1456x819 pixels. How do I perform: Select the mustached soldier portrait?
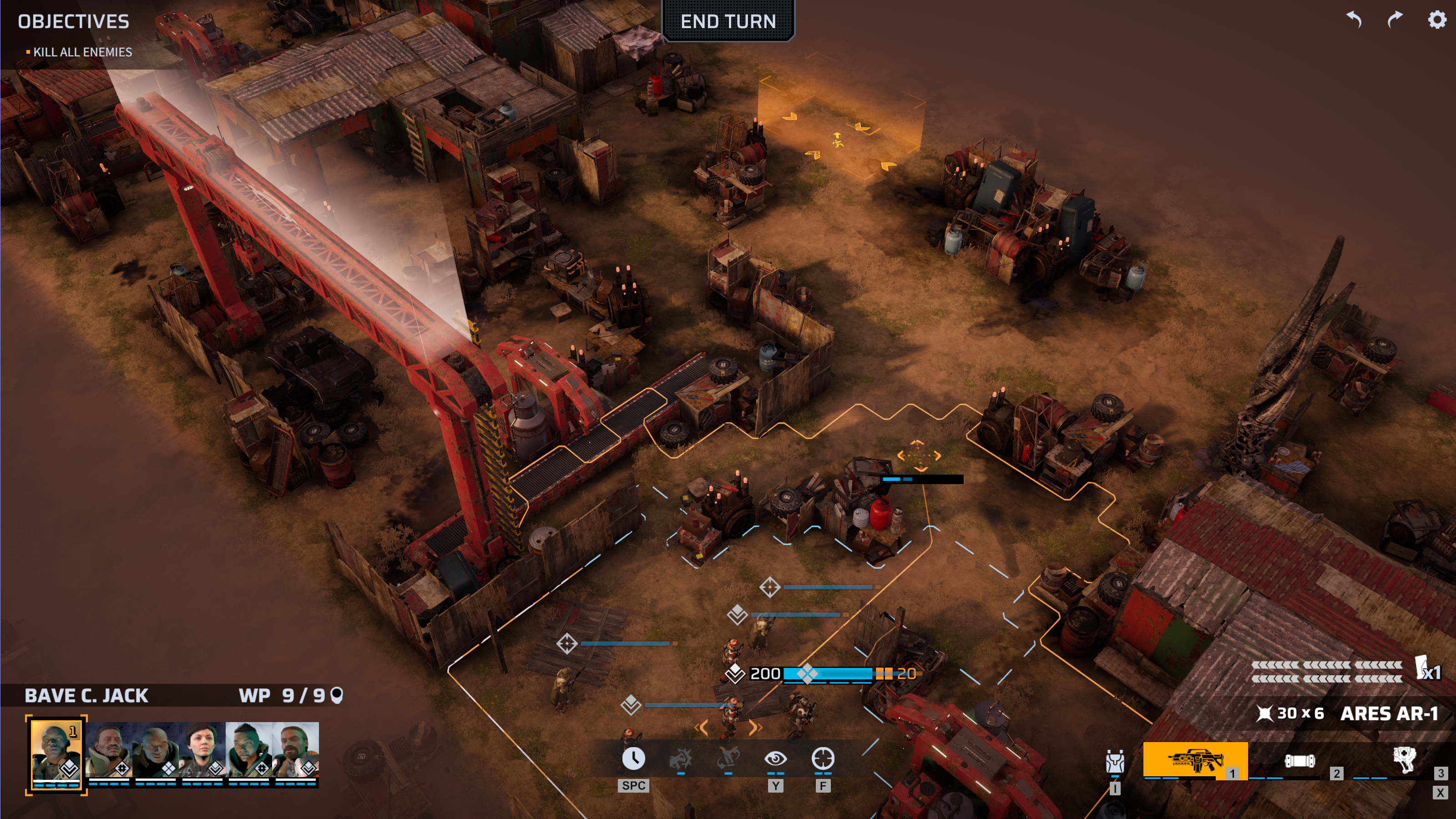(x=109, y=751)
